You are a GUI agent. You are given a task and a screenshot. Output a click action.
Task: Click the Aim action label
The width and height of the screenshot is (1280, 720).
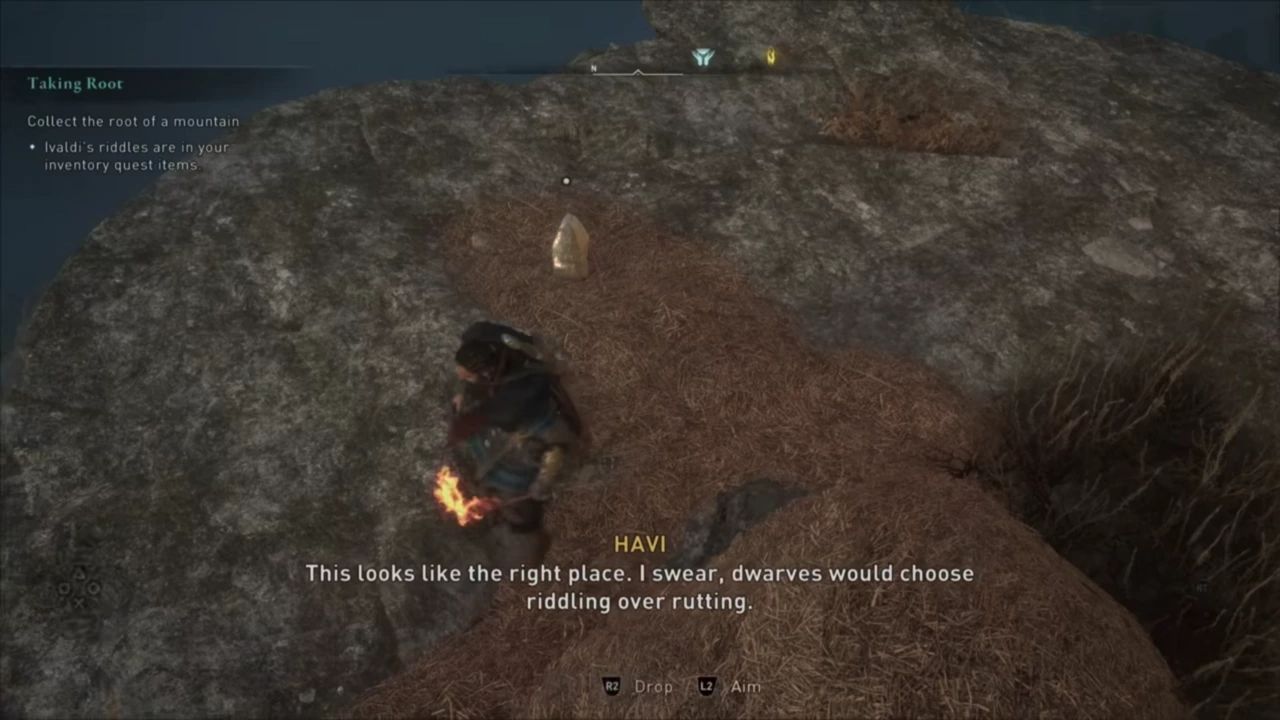coord(745,687)
